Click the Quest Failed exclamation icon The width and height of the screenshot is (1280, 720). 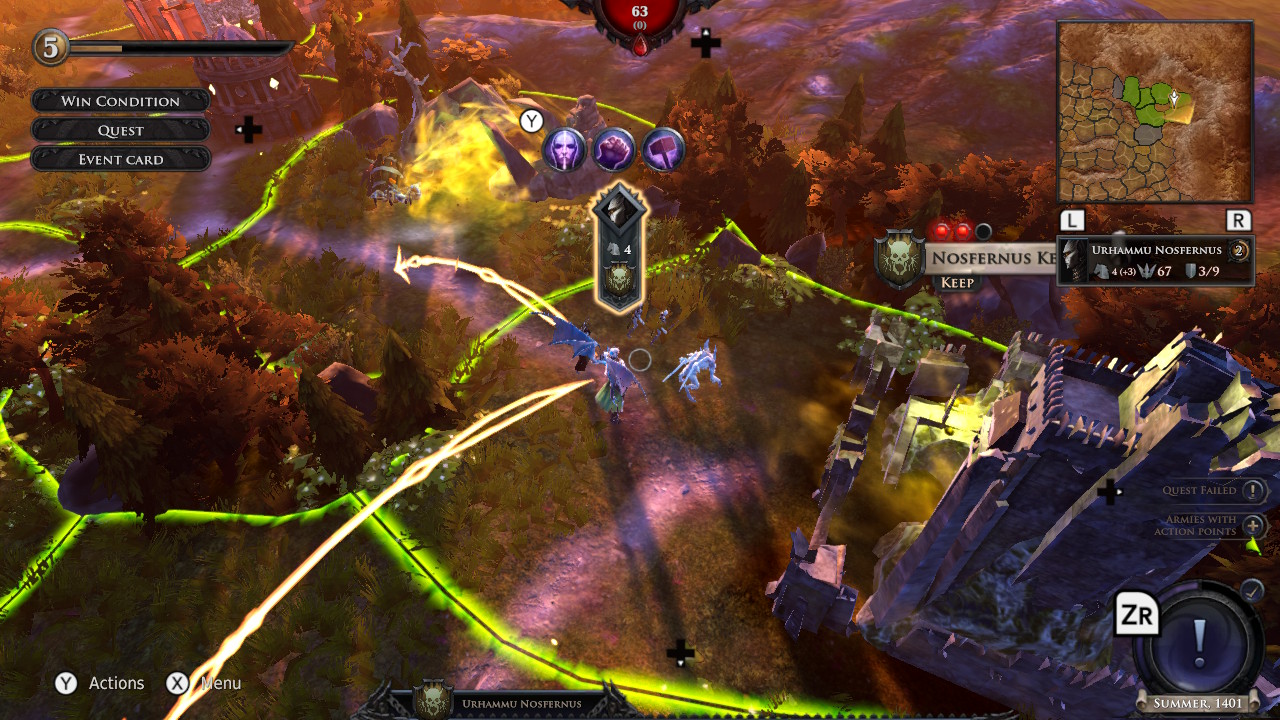(1251, 491)
